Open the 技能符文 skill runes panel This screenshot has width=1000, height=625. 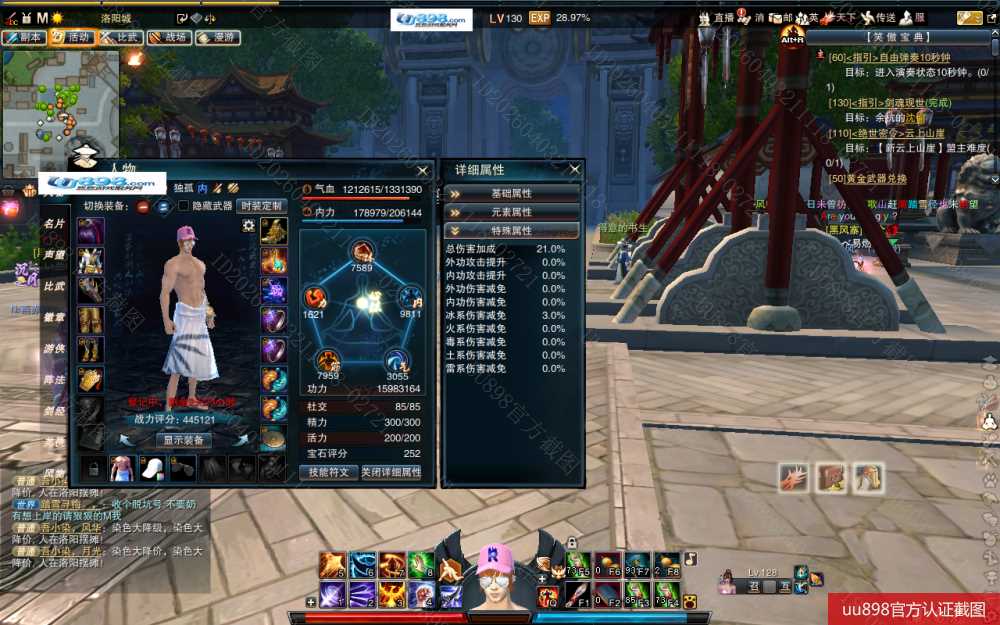click(328, 472)
